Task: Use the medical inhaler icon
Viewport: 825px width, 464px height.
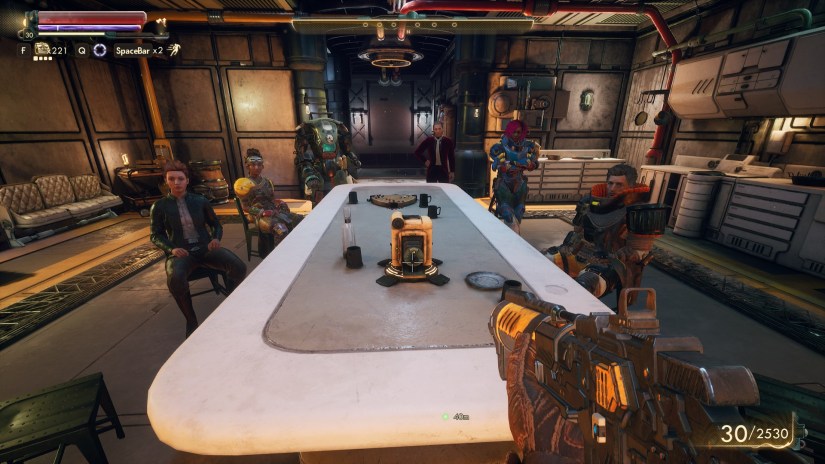Action: pyautogui.click(x=43, y=49)
